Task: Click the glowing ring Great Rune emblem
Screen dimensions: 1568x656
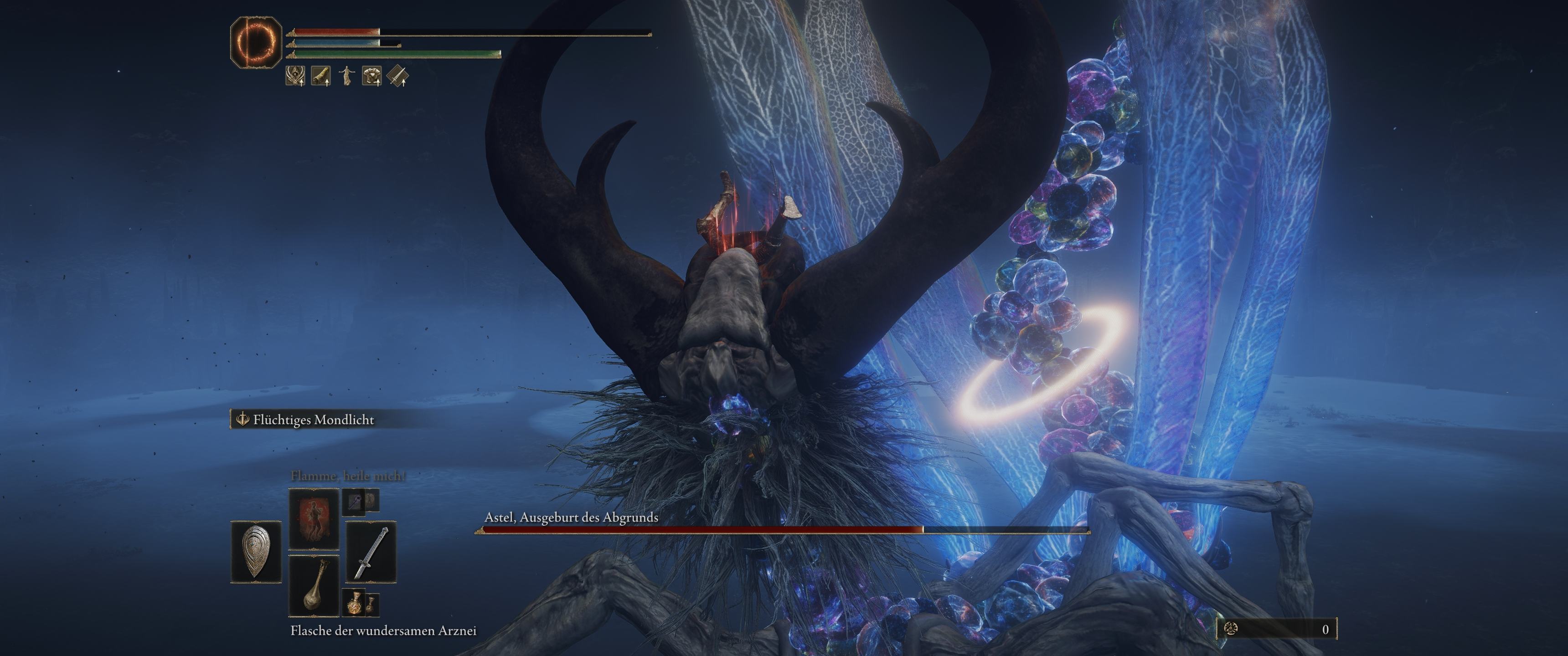Action: [256, 41]
